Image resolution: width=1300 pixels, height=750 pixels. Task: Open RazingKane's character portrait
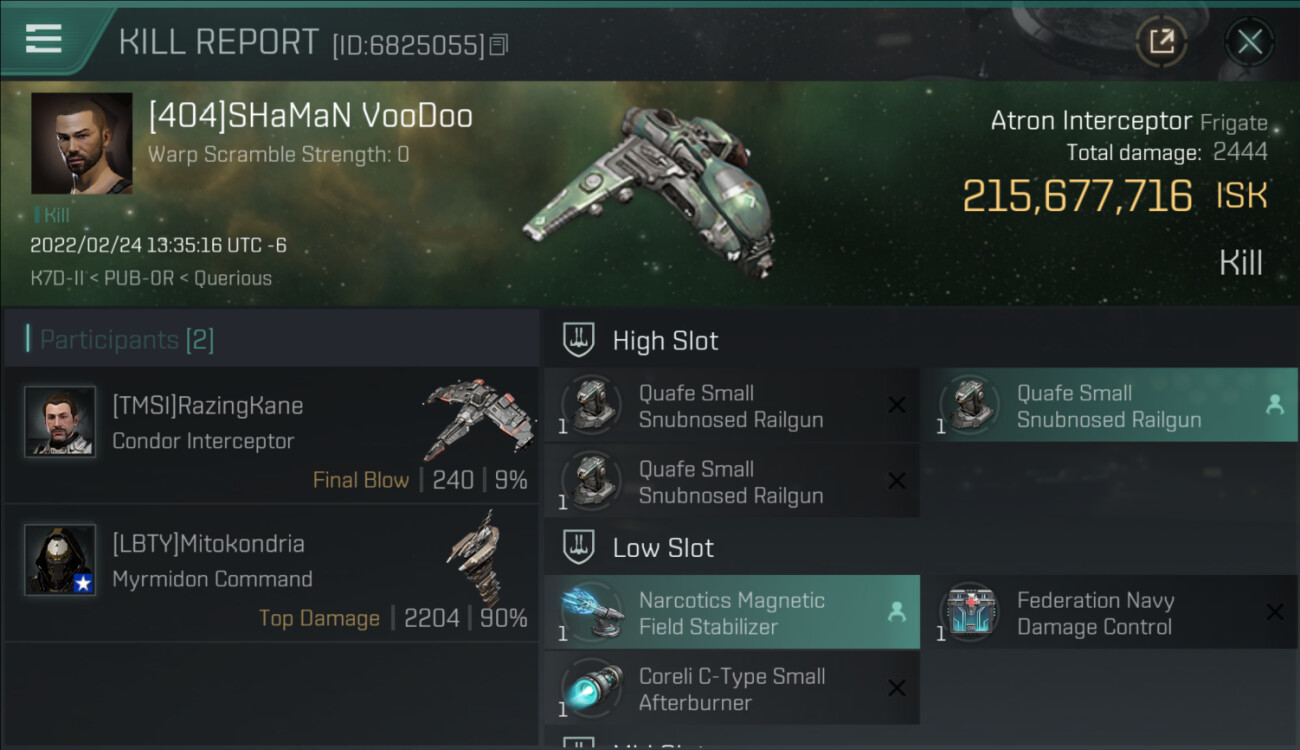click(x=60, y=422)
